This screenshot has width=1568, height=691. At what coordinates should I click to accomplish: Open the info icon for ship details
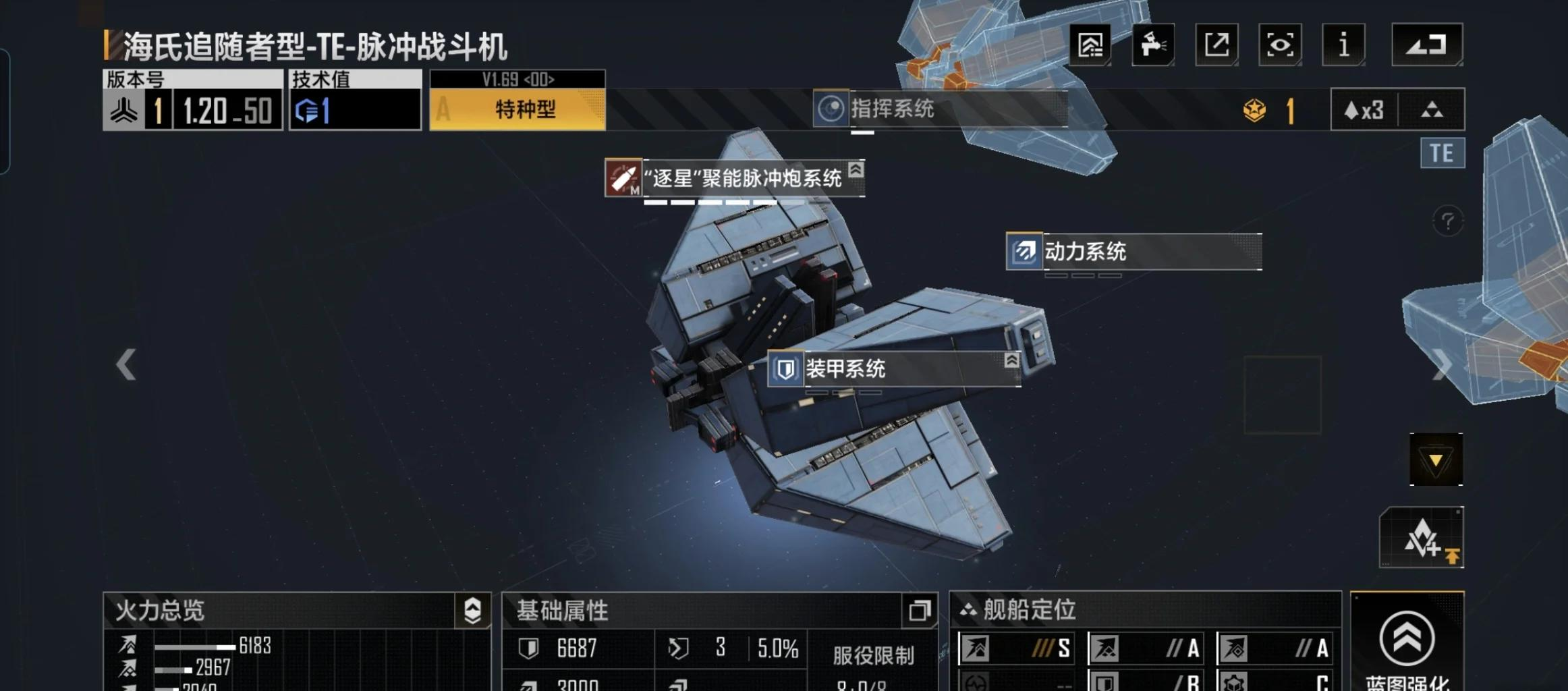(x=1343, y=44)
